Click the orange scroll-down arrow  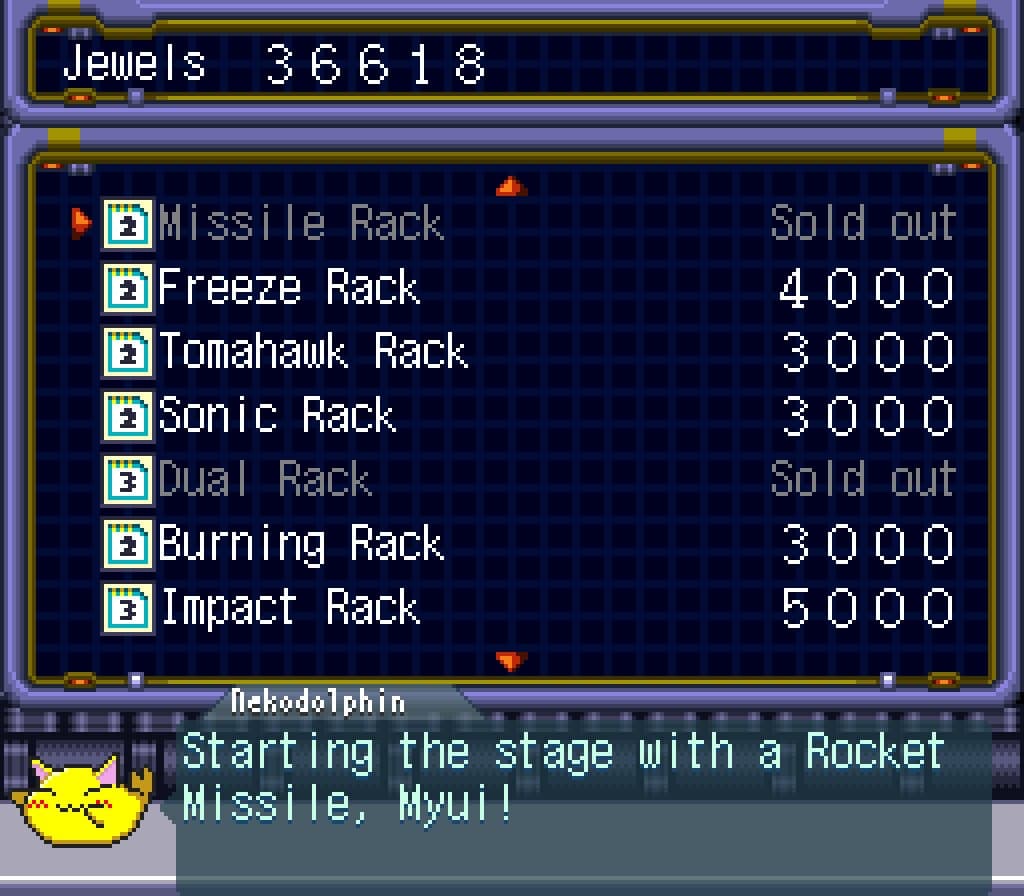coord(511,660)
